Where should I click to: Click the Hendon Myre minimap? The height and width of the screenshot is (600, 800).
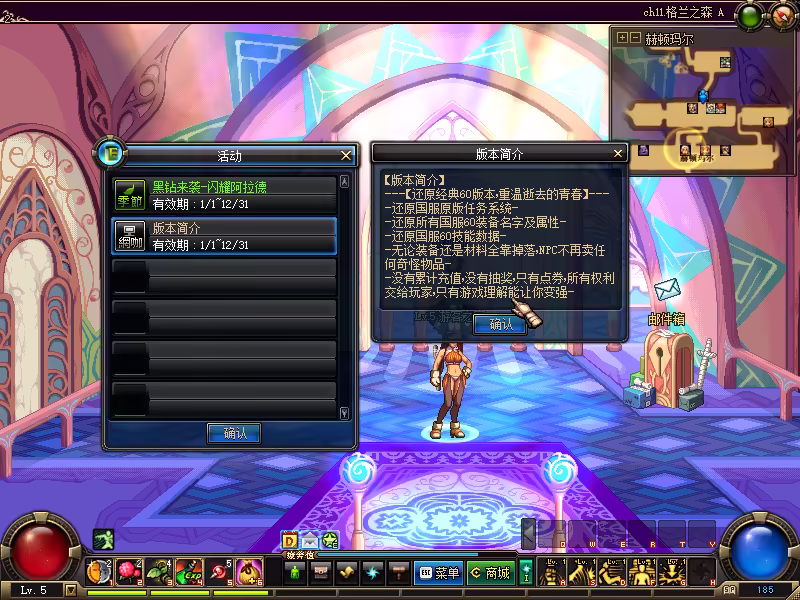[x=703, y=100]
